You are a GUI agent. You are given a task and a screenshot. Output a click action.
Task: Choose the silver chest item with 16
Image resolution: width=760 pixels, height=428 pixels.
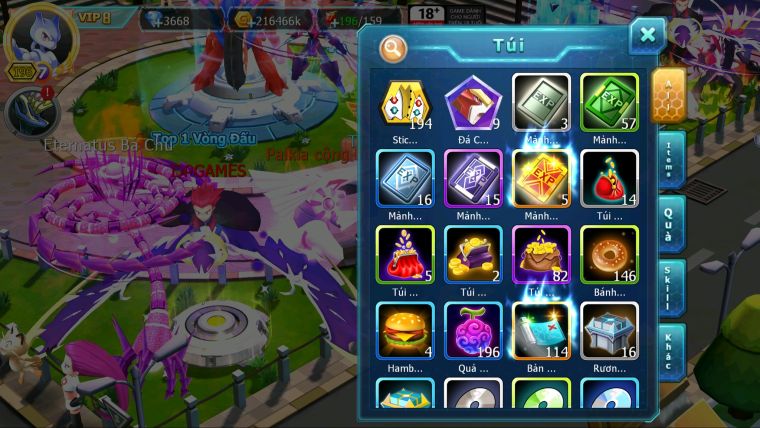coord(609,330)
